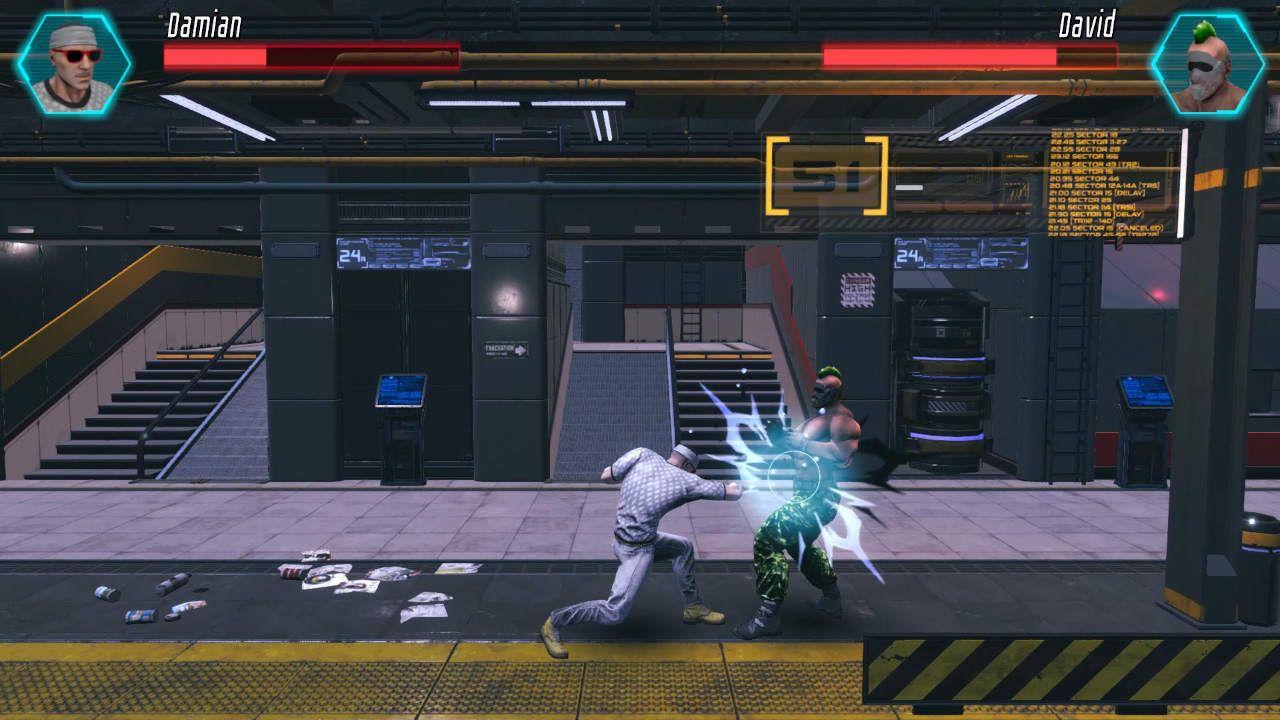Click the glowing S1 platform sign
The width and height of the screenshot is (1280, 720).
pos(827,173)
